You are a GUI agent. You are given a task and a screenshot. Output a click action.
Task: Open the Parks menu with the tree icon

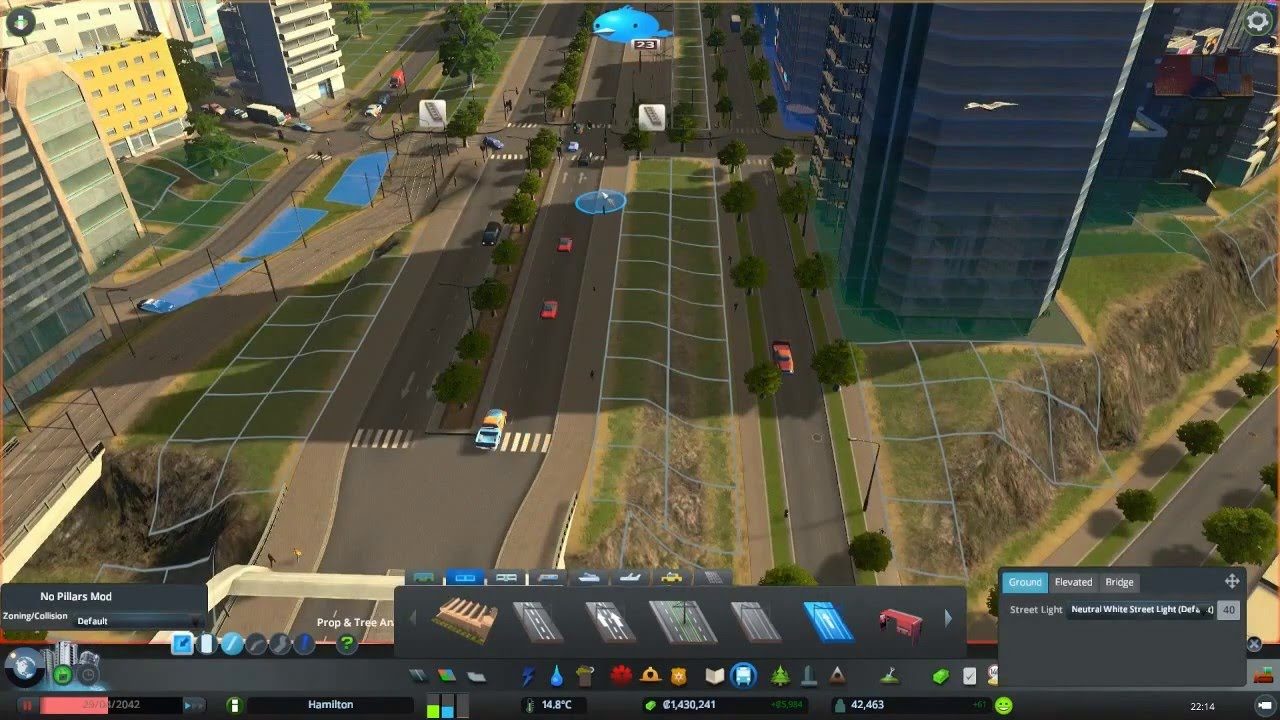[x=778, y=674]
